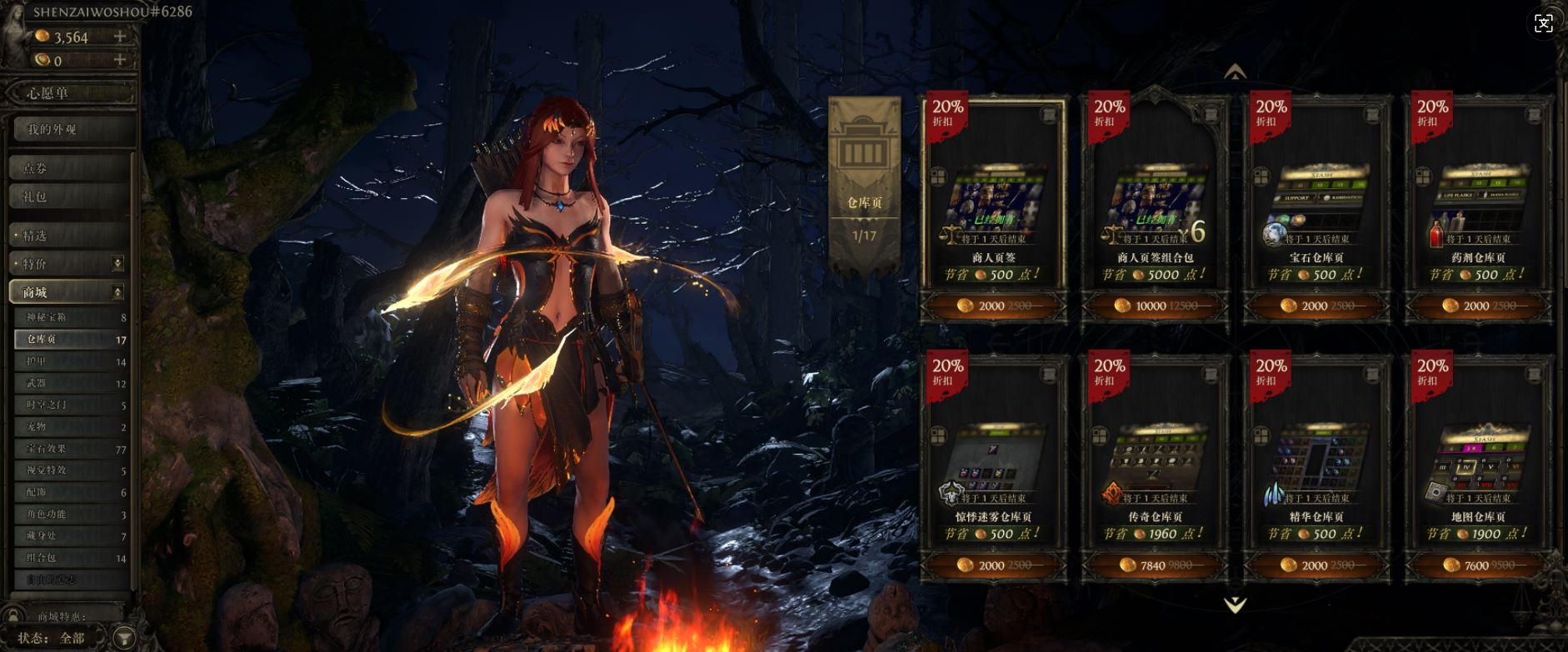Screen dimensions: 1568x652
Task: Choose the 藏身处 hideout category
Action: point(70,535)
